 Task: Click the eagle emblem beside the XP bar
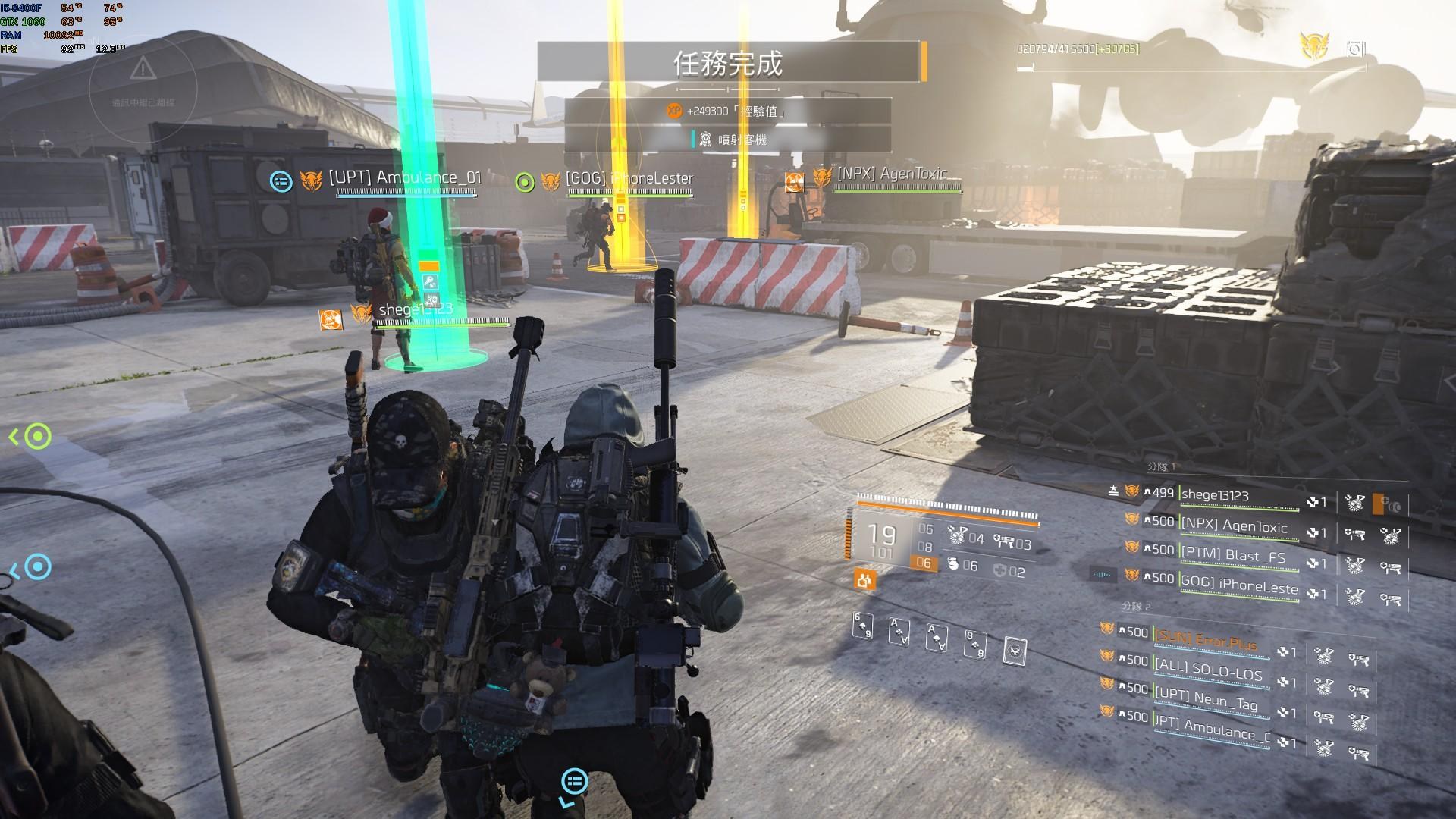pyautogui.click(x=1313, y=46)
